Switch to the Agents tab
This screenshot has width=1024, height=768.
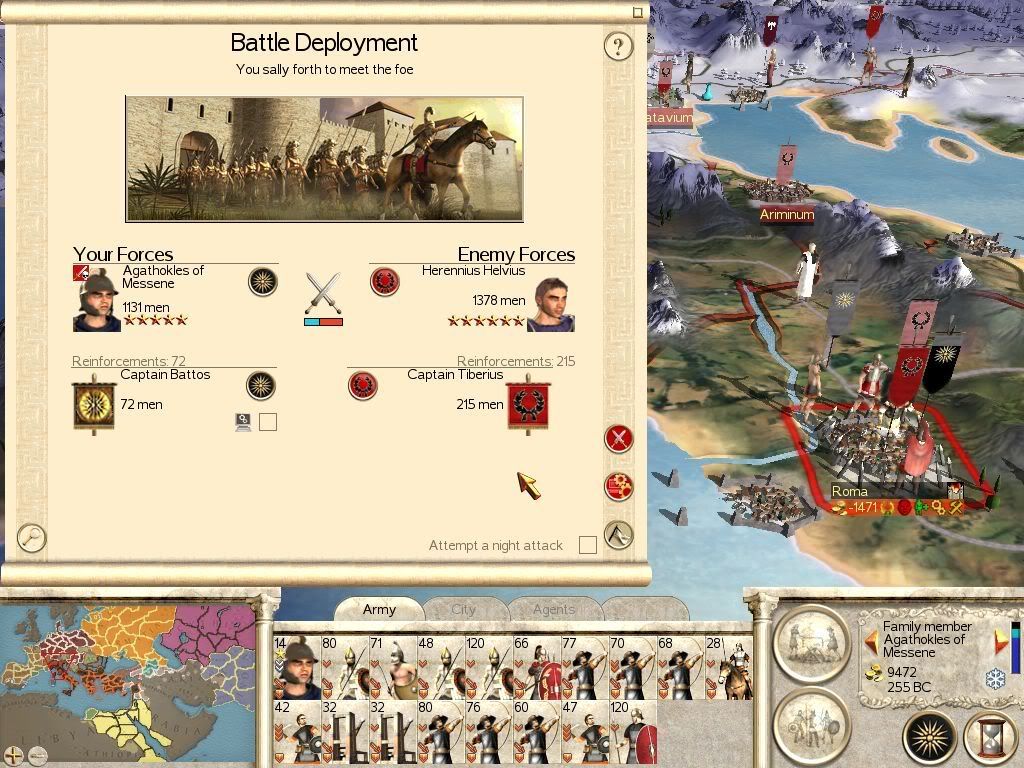coord(553,609)
